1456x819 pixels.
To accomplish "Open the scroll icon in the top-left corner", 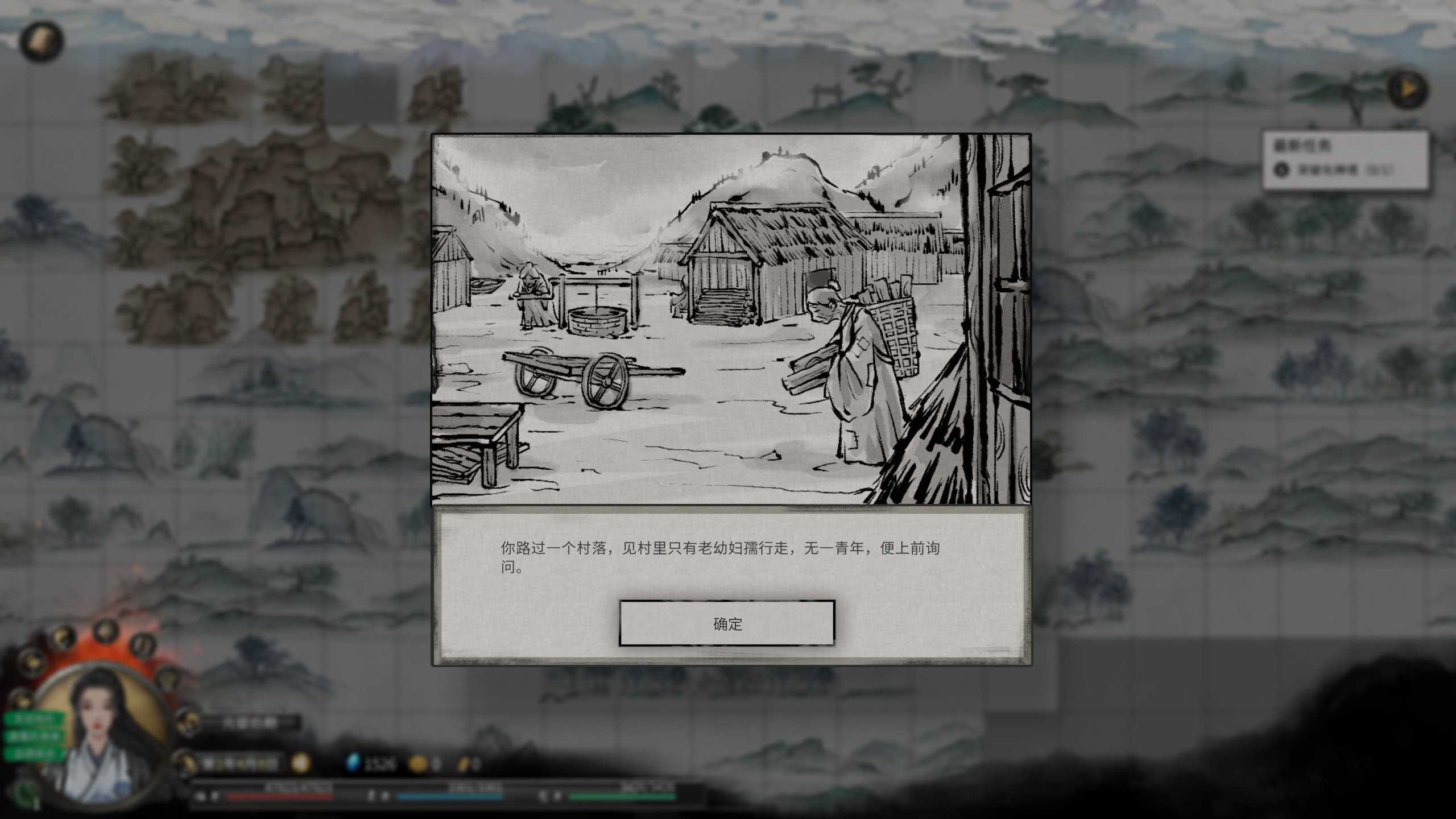I will tap(41, 41).
